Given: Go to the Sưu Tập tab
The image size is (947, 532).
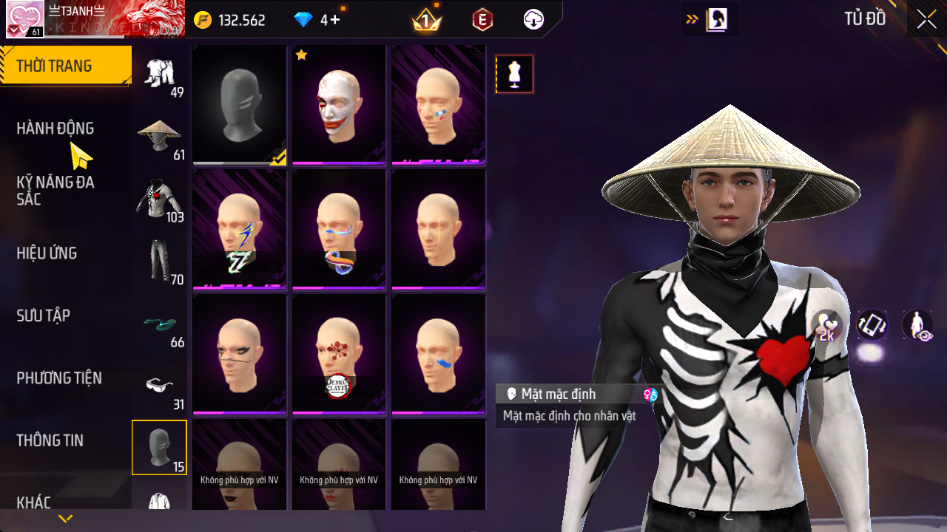Looking at the screenshot, I should click(x=43, y=316).
